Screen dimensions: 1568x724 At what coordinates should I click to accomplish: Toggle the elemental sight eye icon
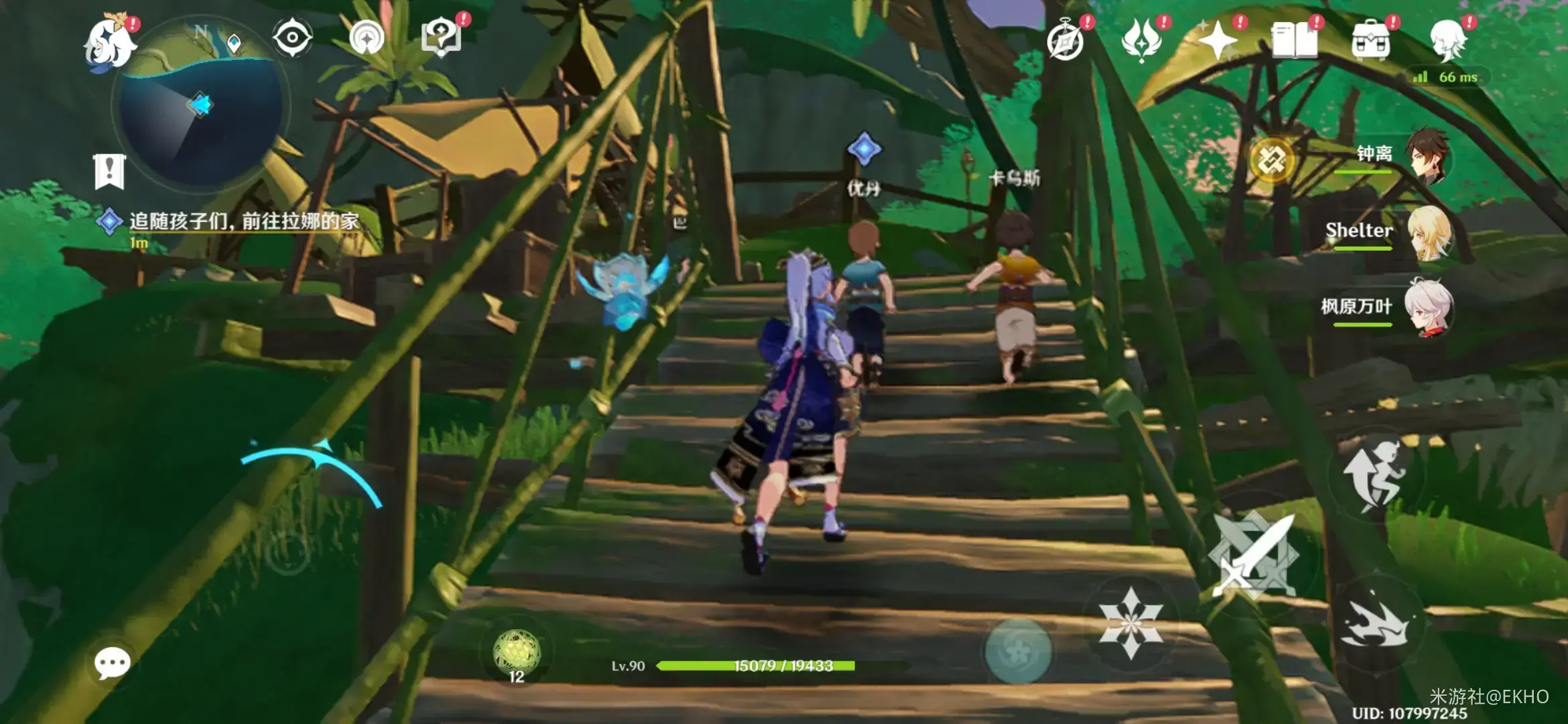tap(292, 37)
